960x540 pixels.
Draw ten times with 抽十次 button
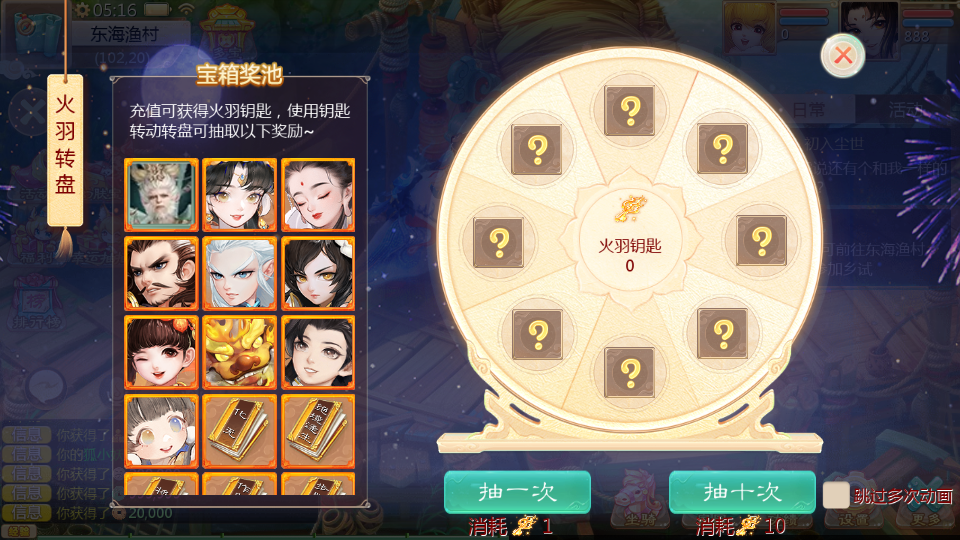742,492
